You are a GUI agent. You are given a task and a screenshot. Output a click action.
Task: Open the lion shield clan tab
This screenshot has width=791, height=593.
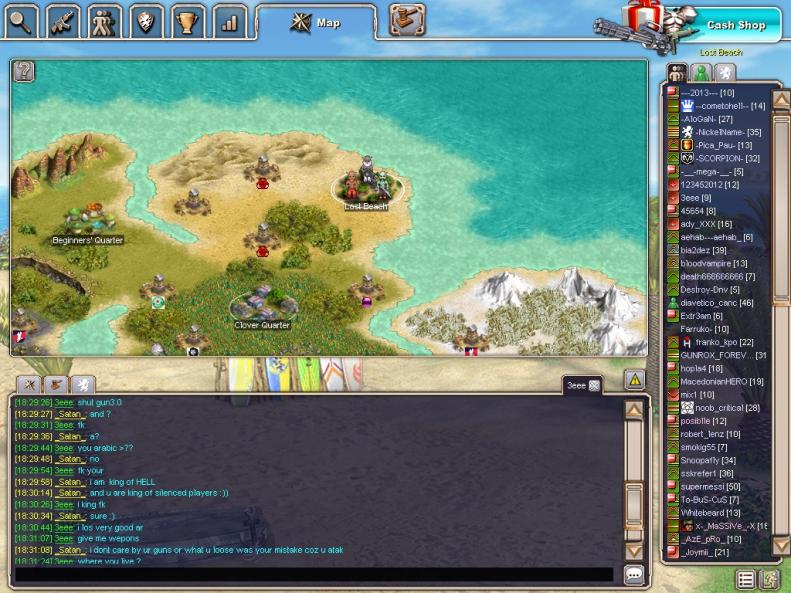coord(146,20)
